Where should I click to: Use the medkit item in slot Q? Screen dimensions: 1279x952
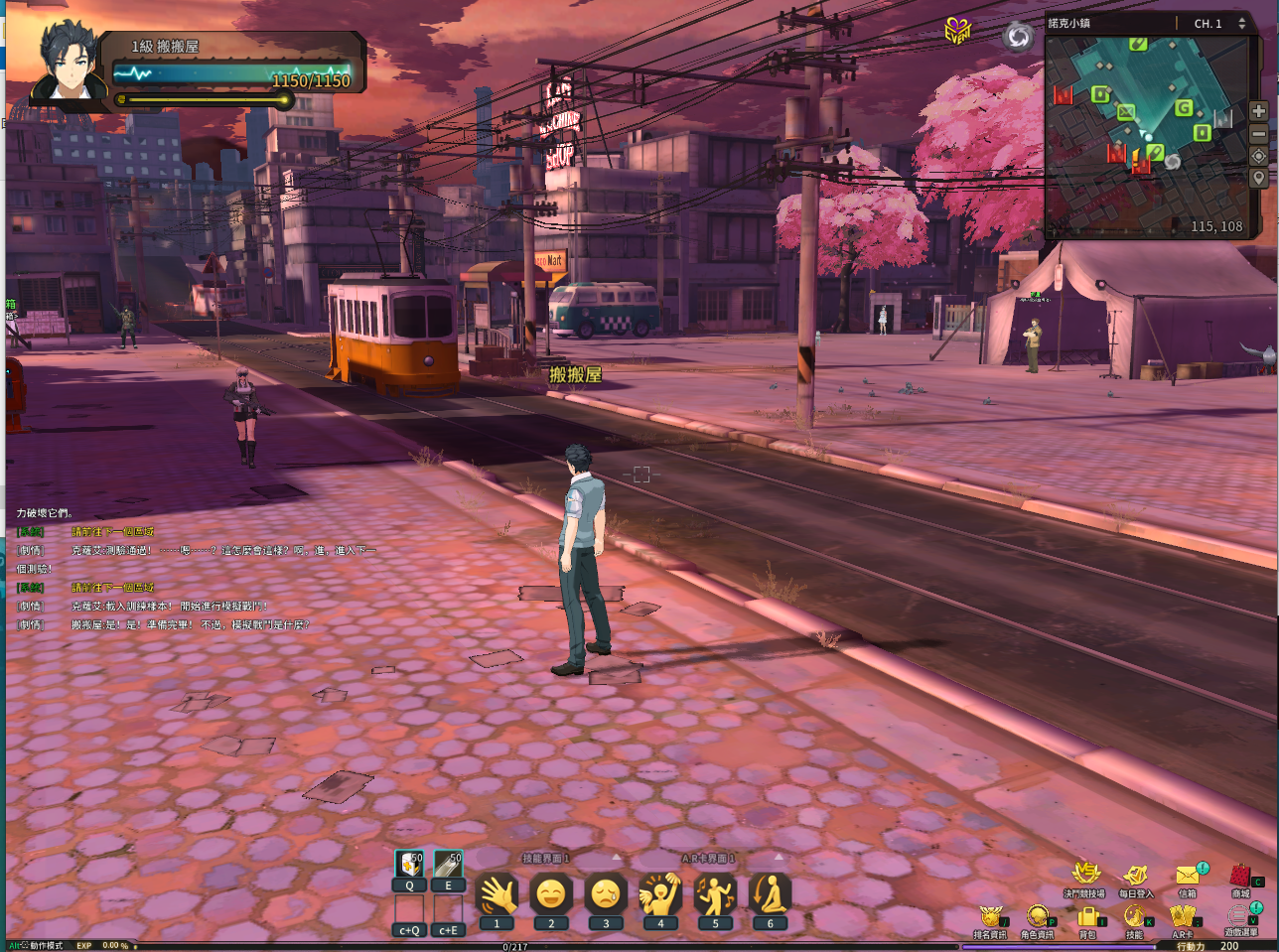(x=409, y=865)
